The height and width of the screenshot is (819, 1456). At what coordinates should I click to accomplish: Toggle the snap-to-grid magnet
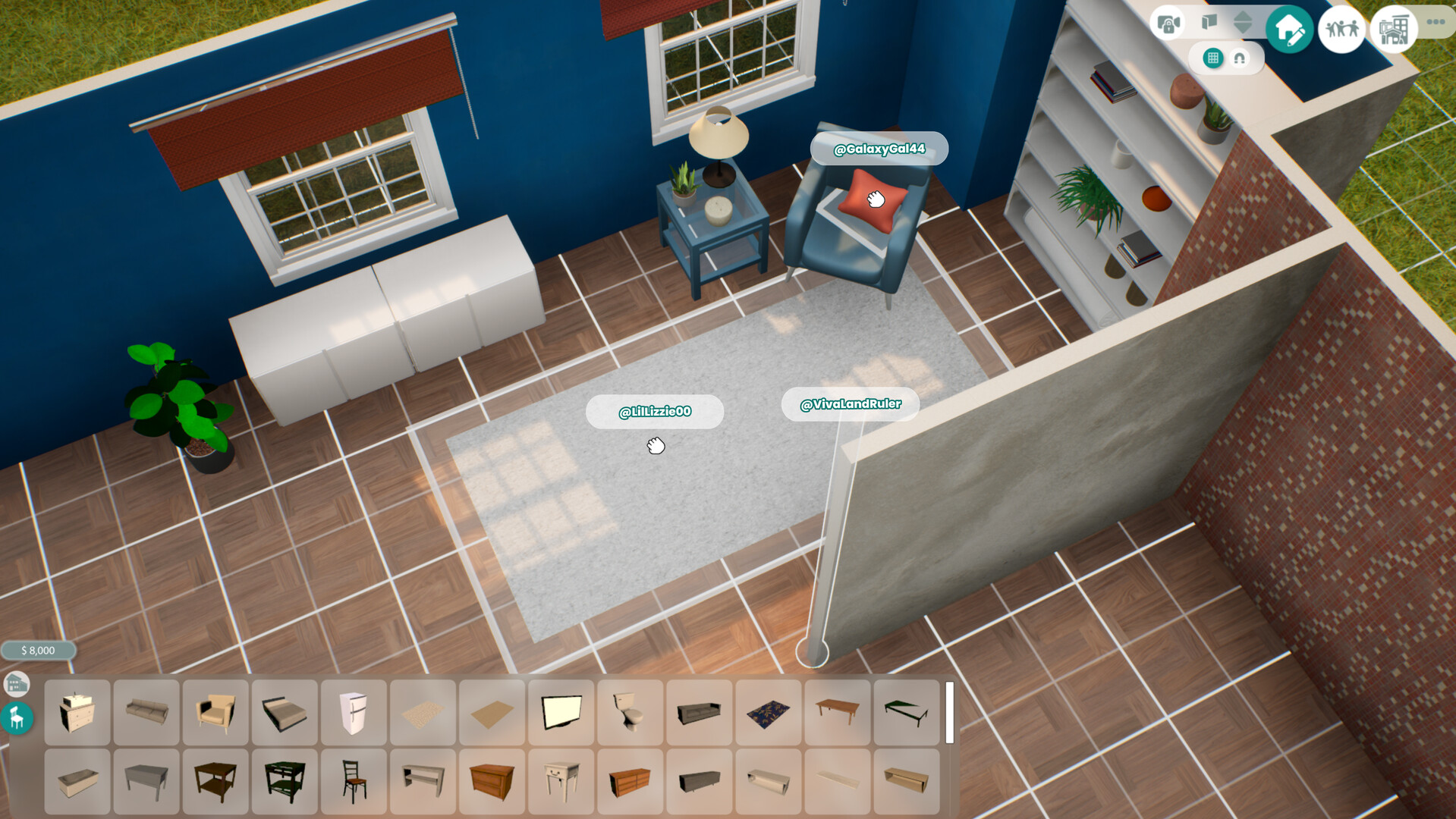(x=1240, y=58)
